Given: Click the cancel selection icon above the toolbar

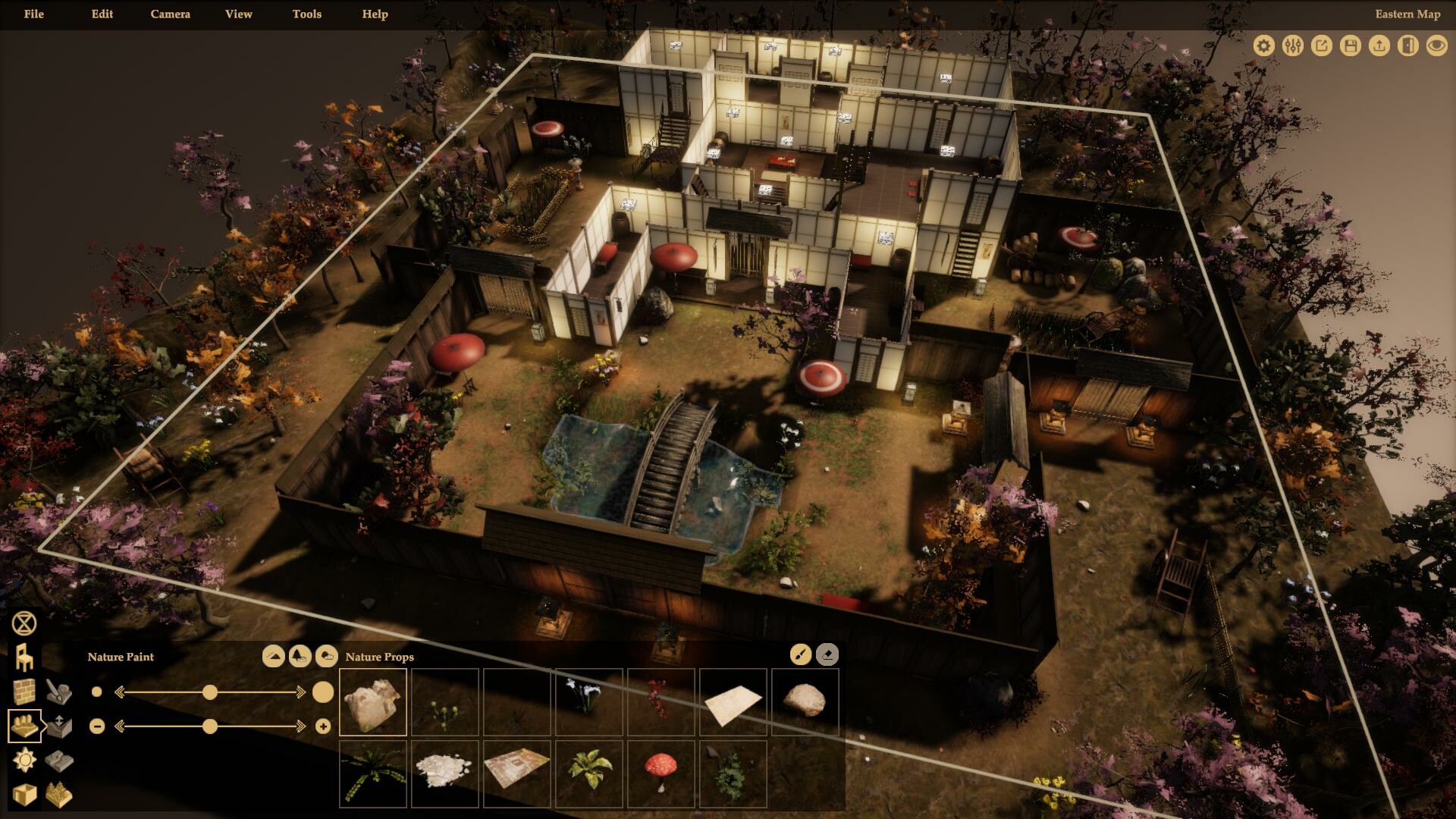Looking at the screenshot, I should 23,623.
